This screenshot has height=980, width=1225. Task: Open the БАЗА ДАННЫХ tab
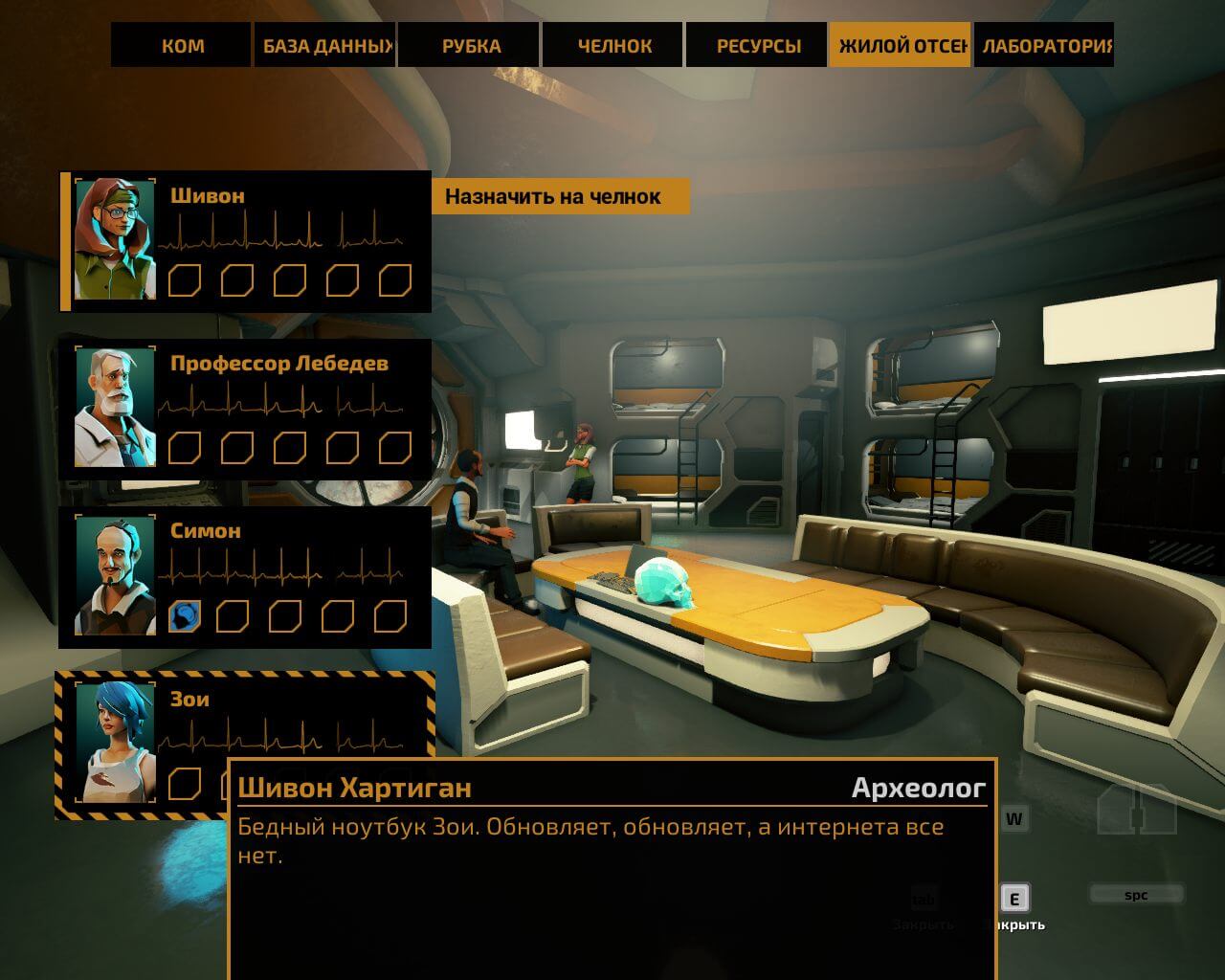325,46
